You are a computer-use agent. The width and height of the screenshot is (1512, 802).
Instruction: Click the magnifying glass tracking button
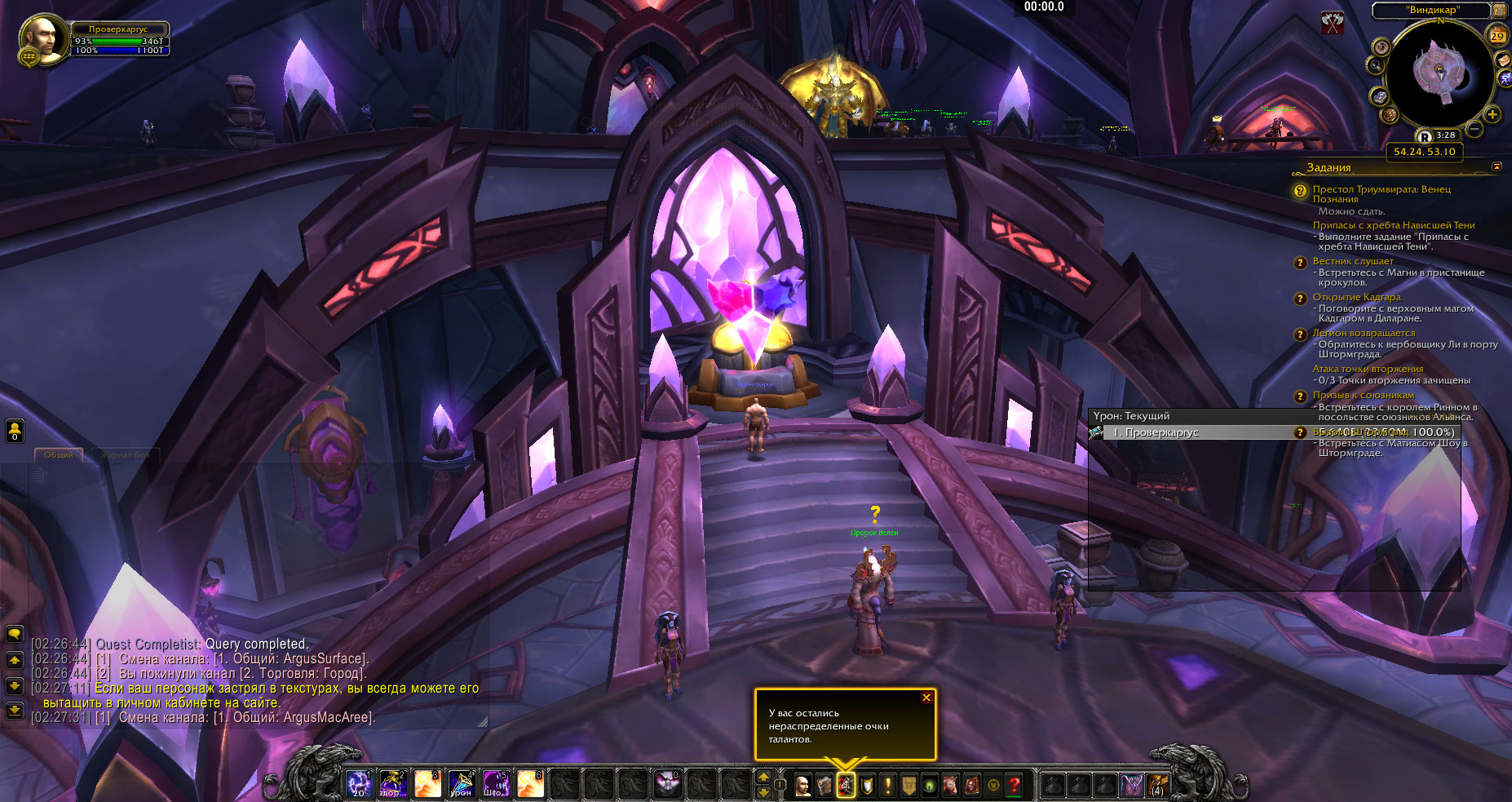1377,65
